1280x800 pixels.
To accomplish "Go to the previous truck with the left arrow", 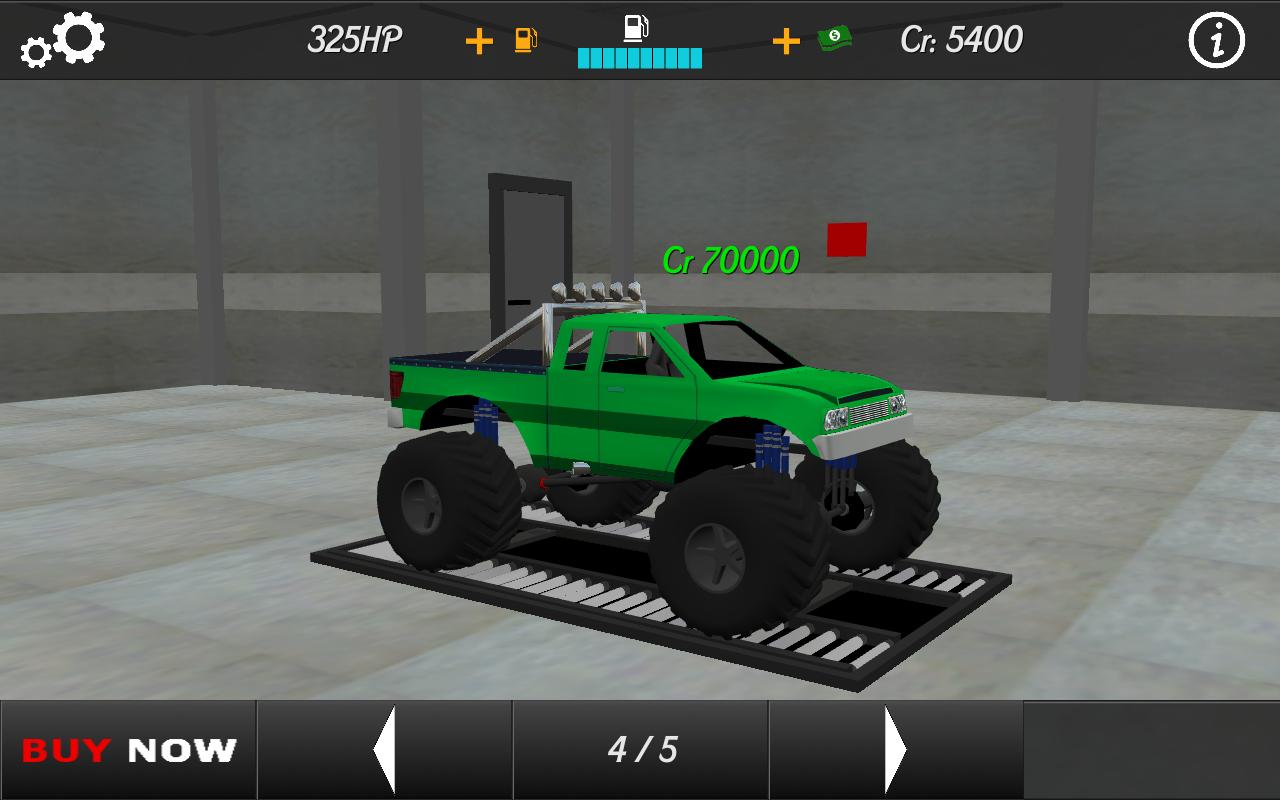I will [x=385, y=750].
